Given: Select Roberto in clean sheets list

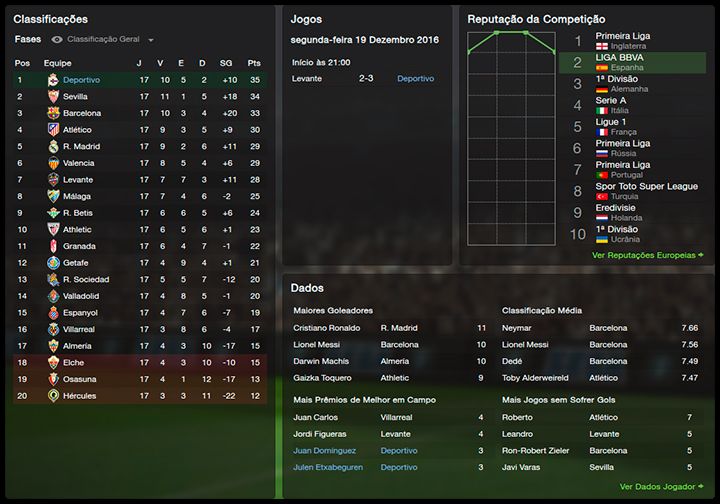Looking at the screenshot, I should point(517,417).
